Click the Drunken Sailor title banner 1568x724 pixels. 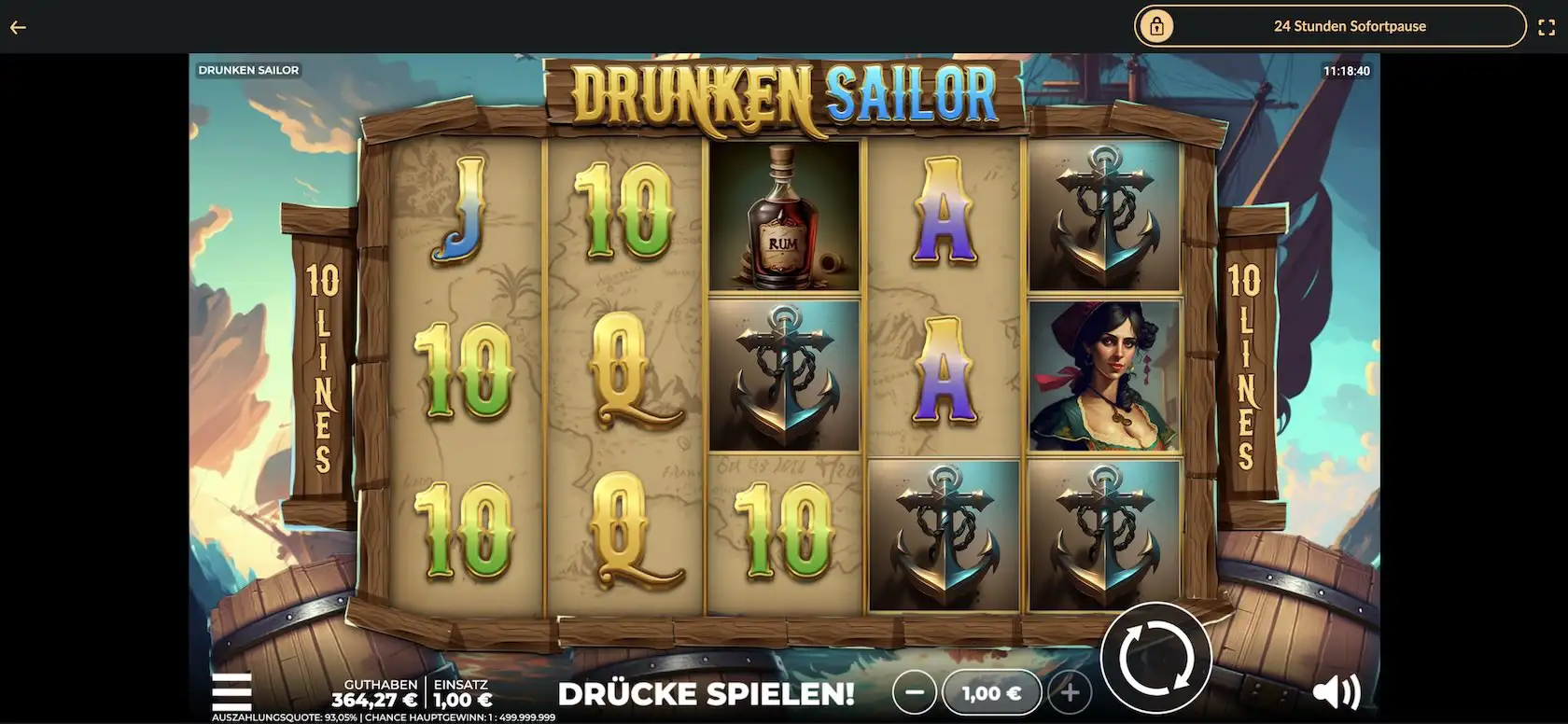point(784,90)
